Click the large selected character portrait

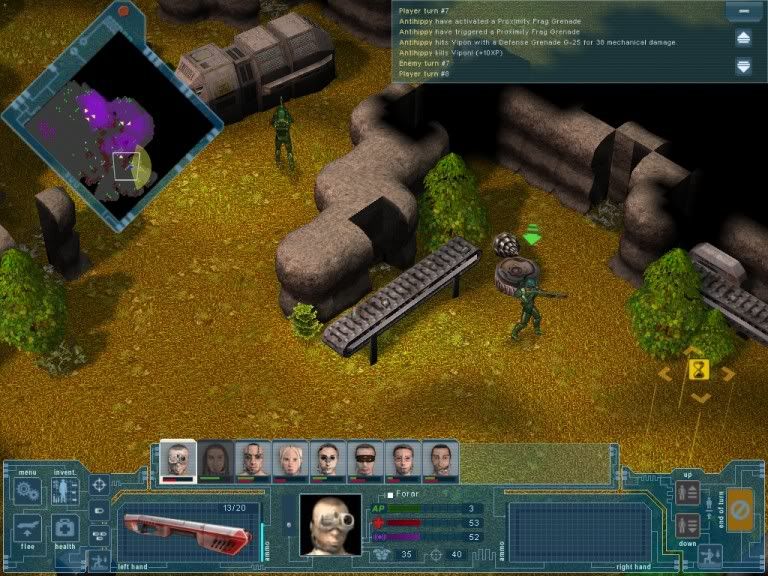[x=331, y=524]
